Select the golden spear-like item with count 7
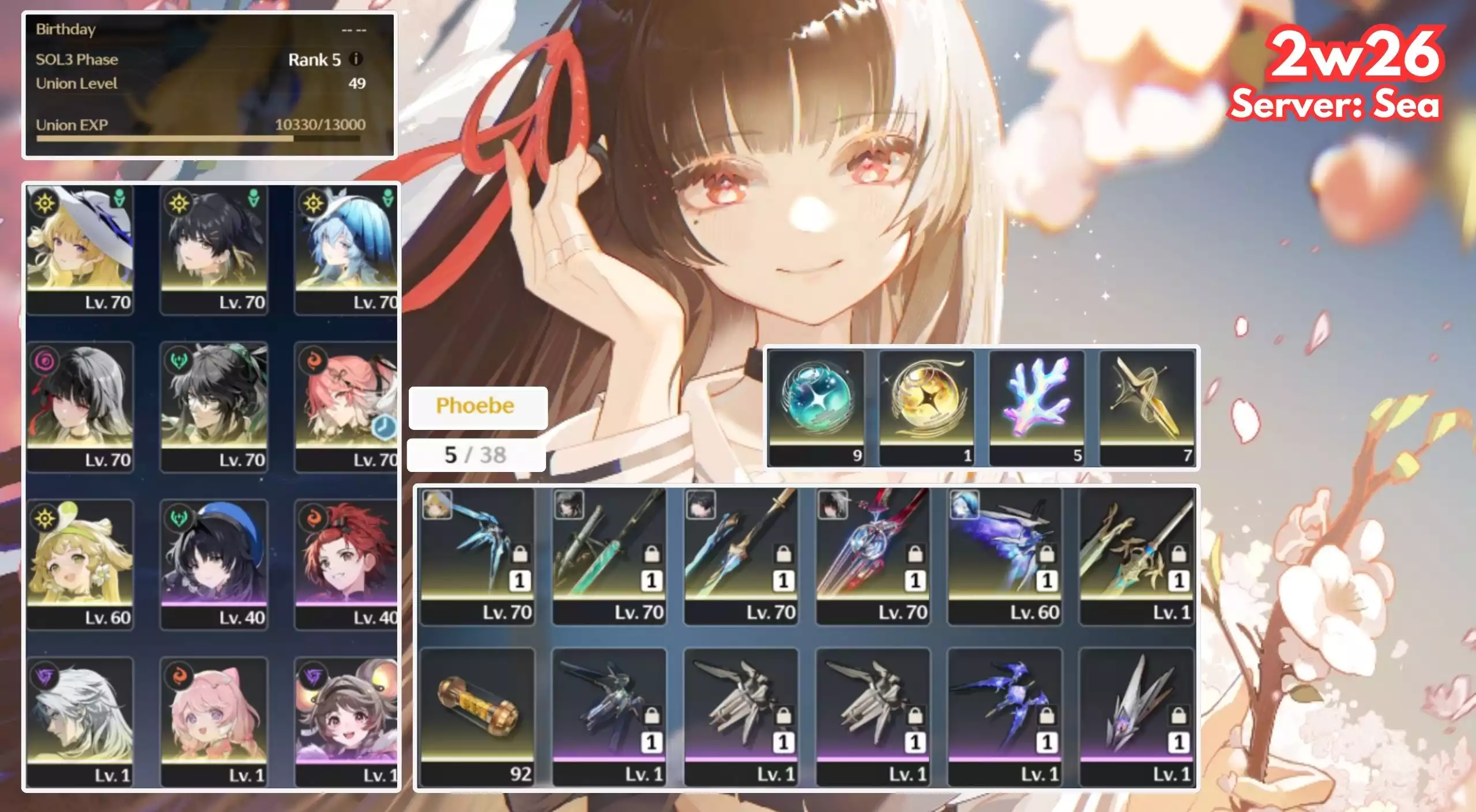This screenshot has height=812, width=1476. pyautogui.click(x=1147, y=407)
